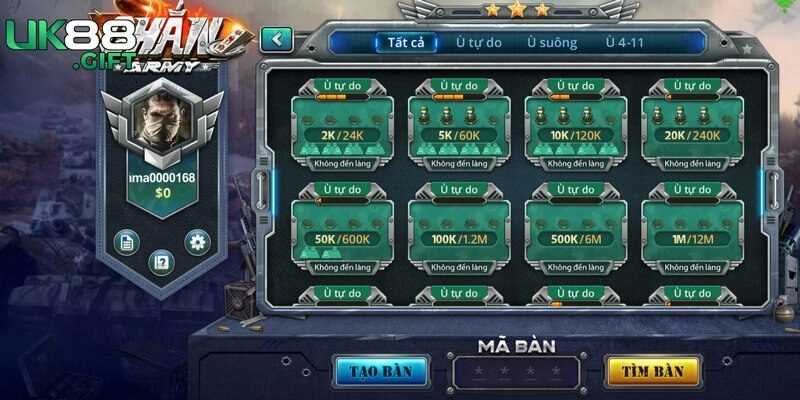Image resolution: width=800 pixels, height=400 pixels.
Task: Choose the 5K/60K table
Action: (458, 127)
